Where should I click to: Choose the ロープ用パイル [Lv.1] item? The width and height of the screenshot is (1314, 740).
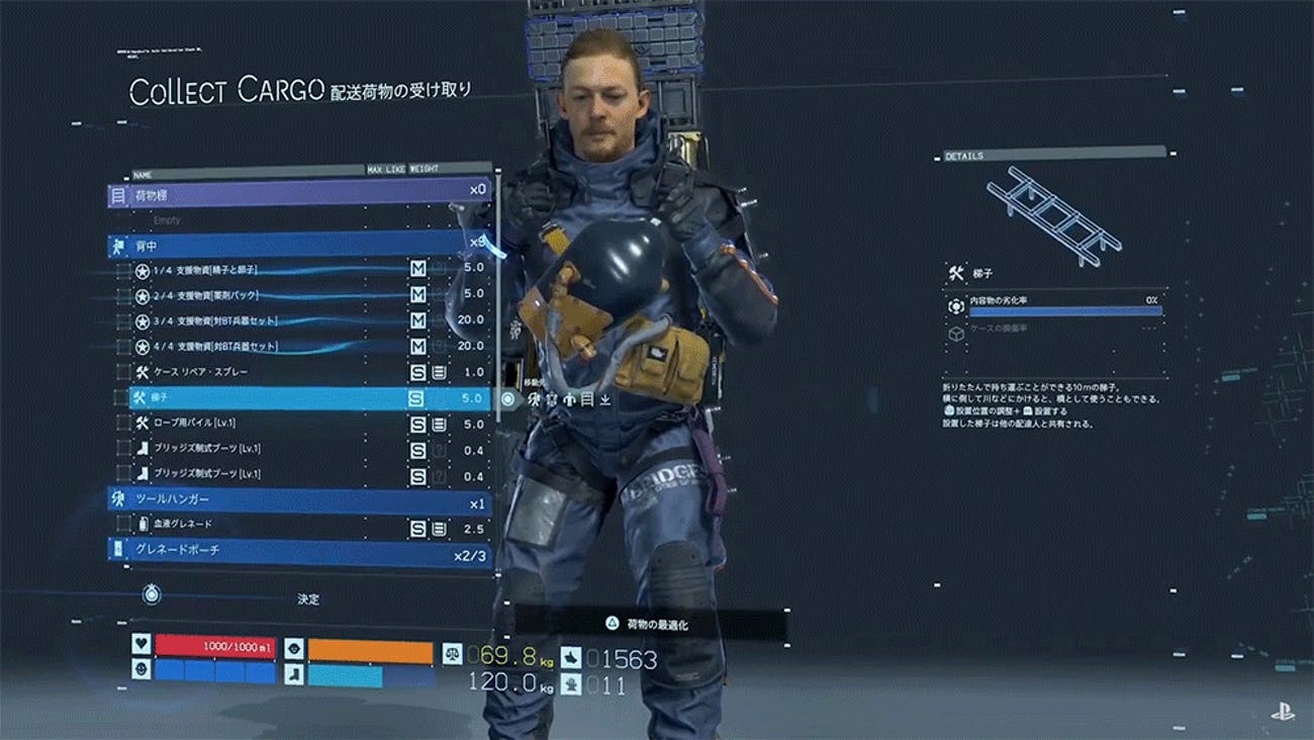(x=300, y=424)
